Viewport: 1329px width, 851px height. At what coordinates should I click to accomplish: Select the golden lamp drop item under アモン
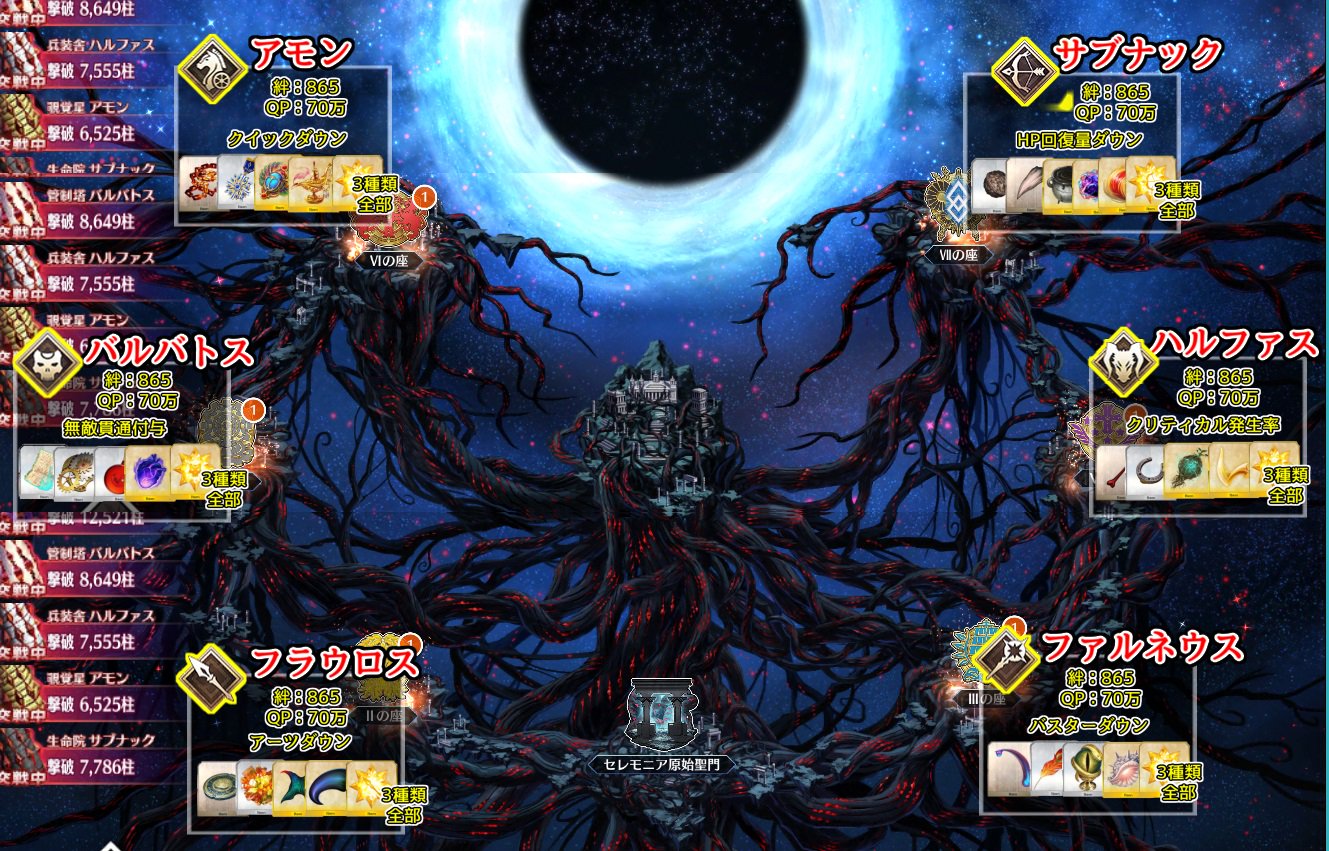point(314,184)
